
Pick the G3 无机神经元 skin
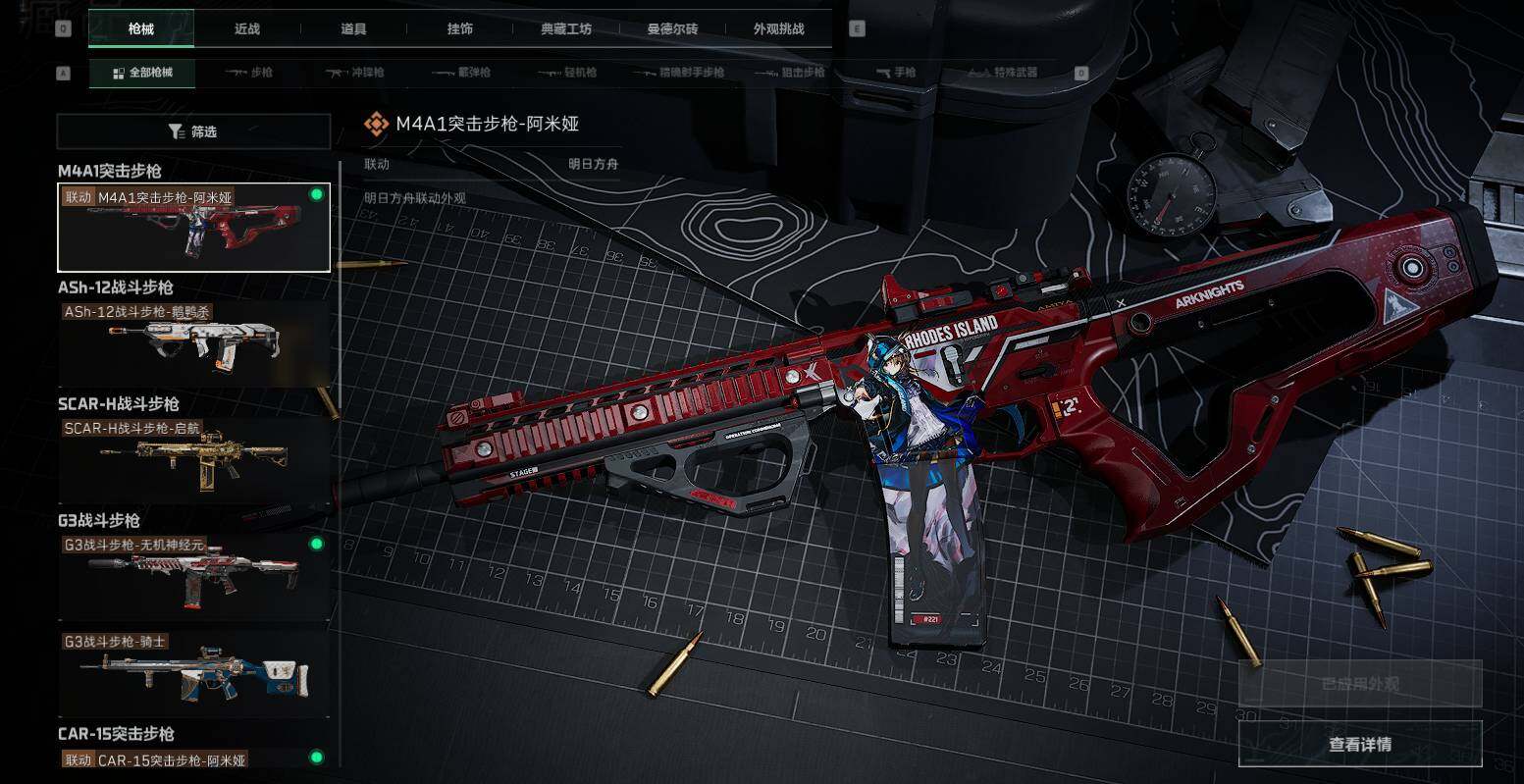(194, 577)
